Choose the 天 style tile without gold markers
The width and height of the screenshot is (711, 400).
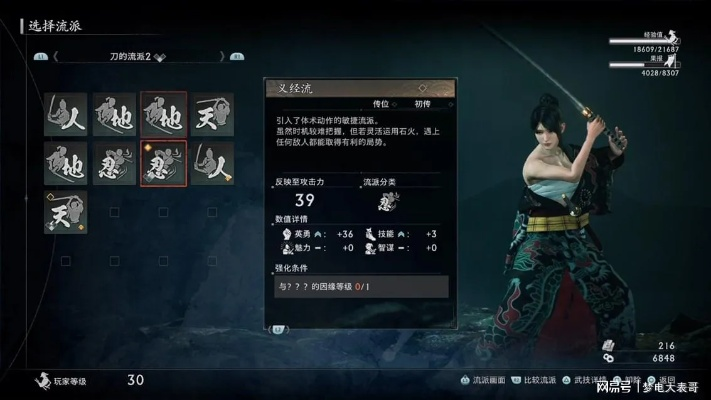coord(212,114)
